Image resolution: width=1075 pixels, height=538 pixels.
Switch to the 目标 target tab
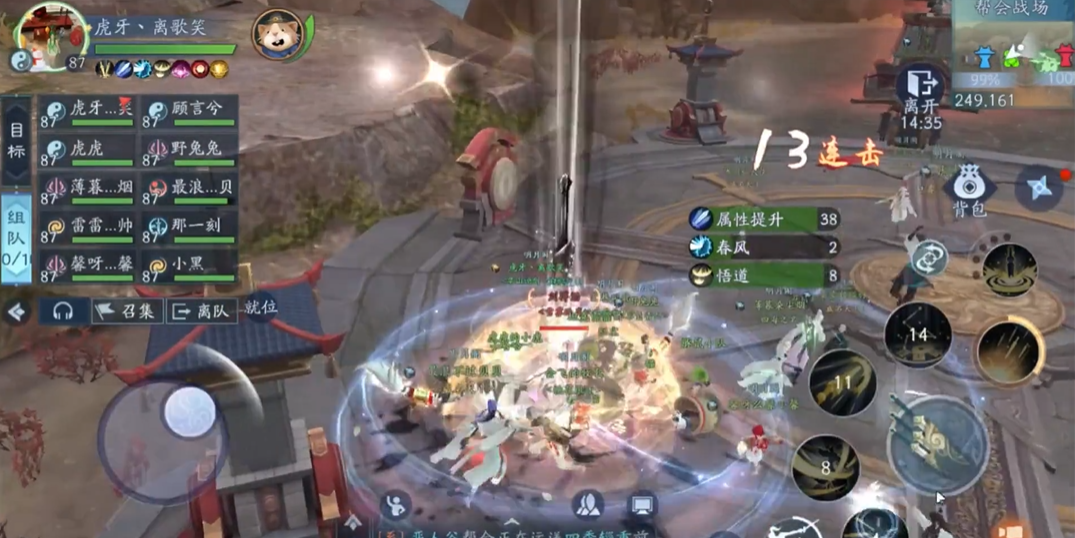click(16, 141)
